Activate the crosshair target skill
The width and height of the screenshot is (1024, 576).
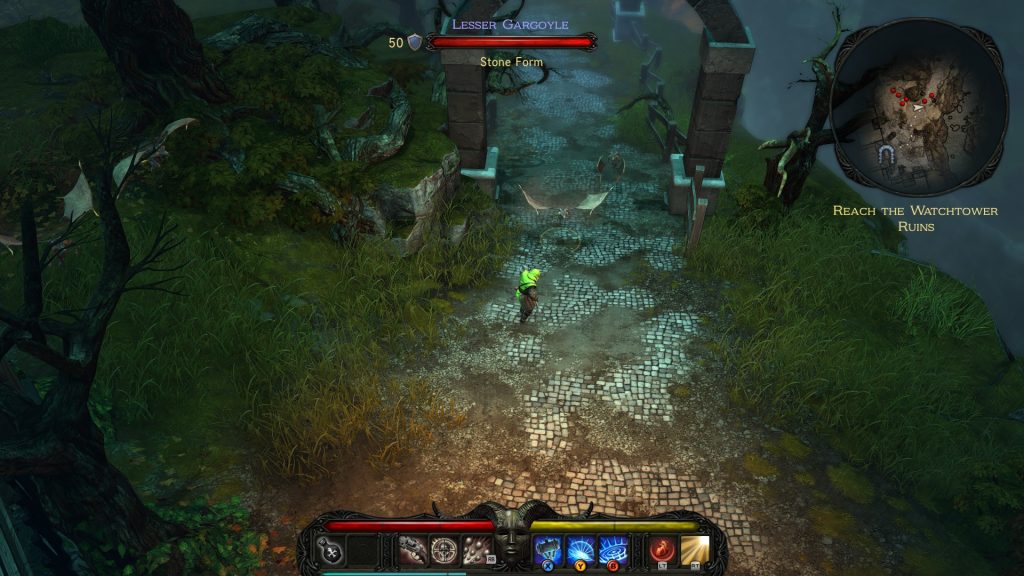point(443,549)
